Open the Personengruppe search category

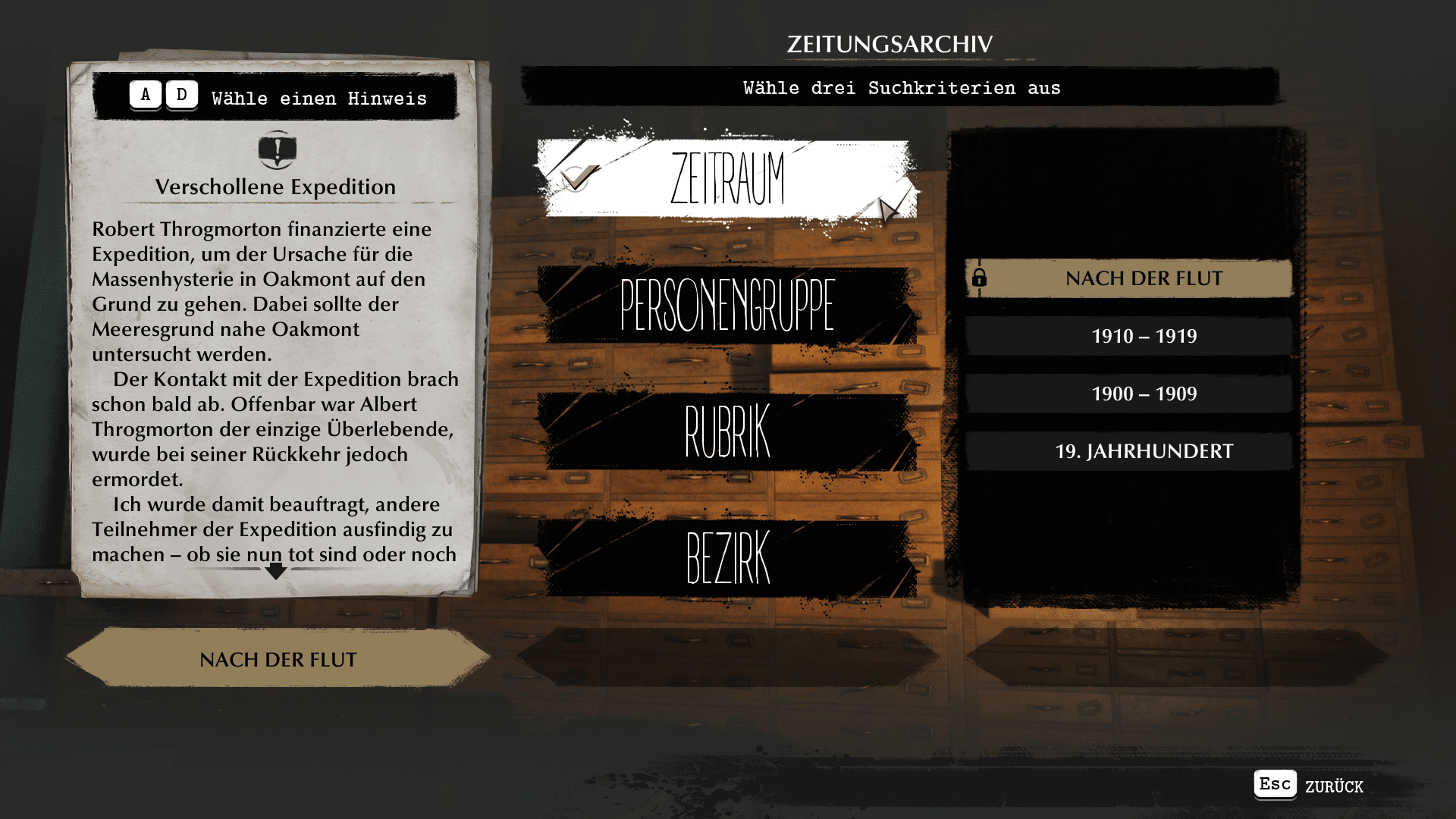726,305
